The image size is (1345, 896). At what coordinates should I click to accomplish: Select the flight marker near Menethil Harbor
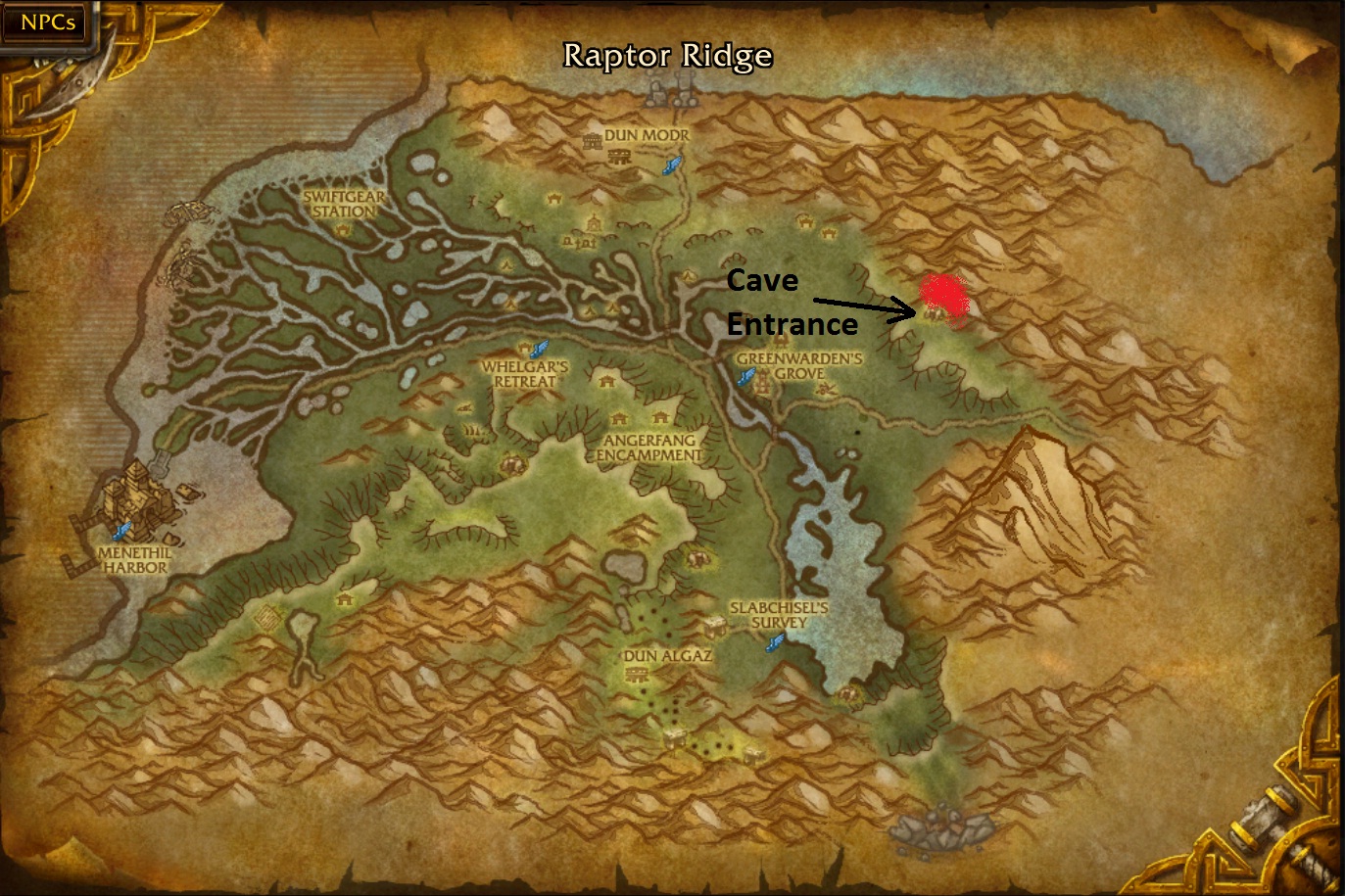121,530
